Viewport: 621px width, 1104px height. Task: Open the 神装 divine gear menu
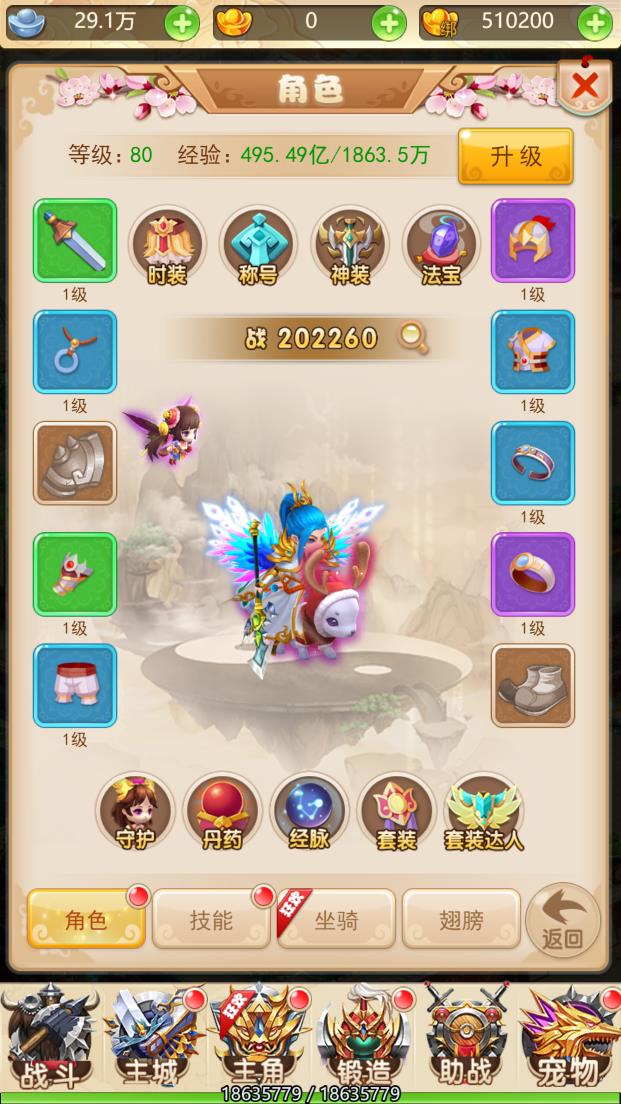pyautogui.click(x=349, y=247)
